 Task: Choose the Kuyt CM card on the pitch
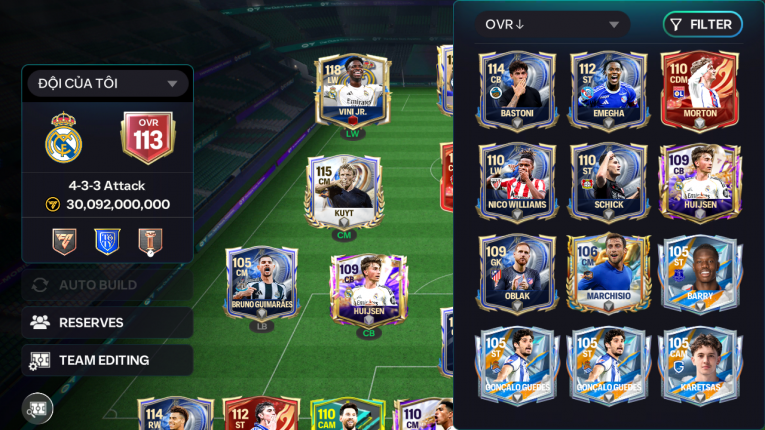pyautogui.click(x=343, y=193)
